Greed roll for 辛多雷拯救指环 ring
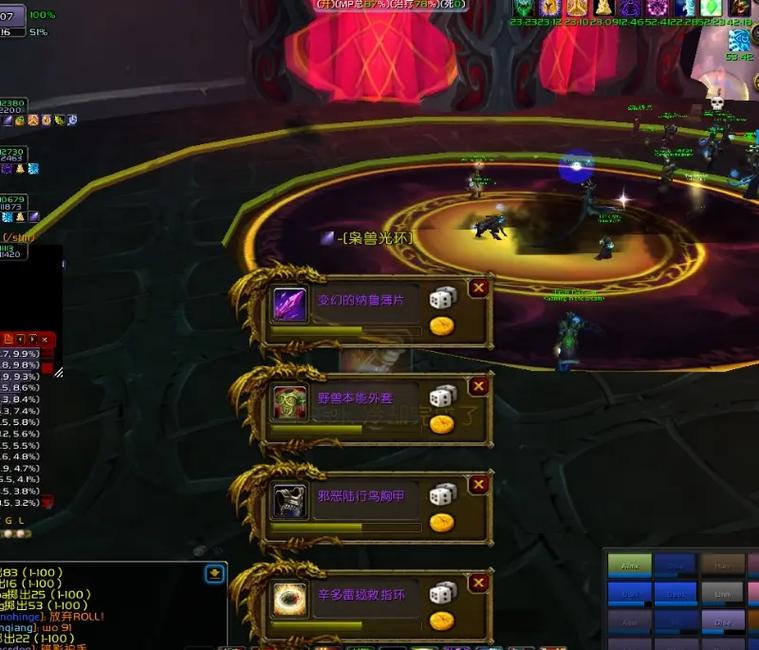Viewport: 759px width, 650px height. pyautogui.click(x=441, y=620)
